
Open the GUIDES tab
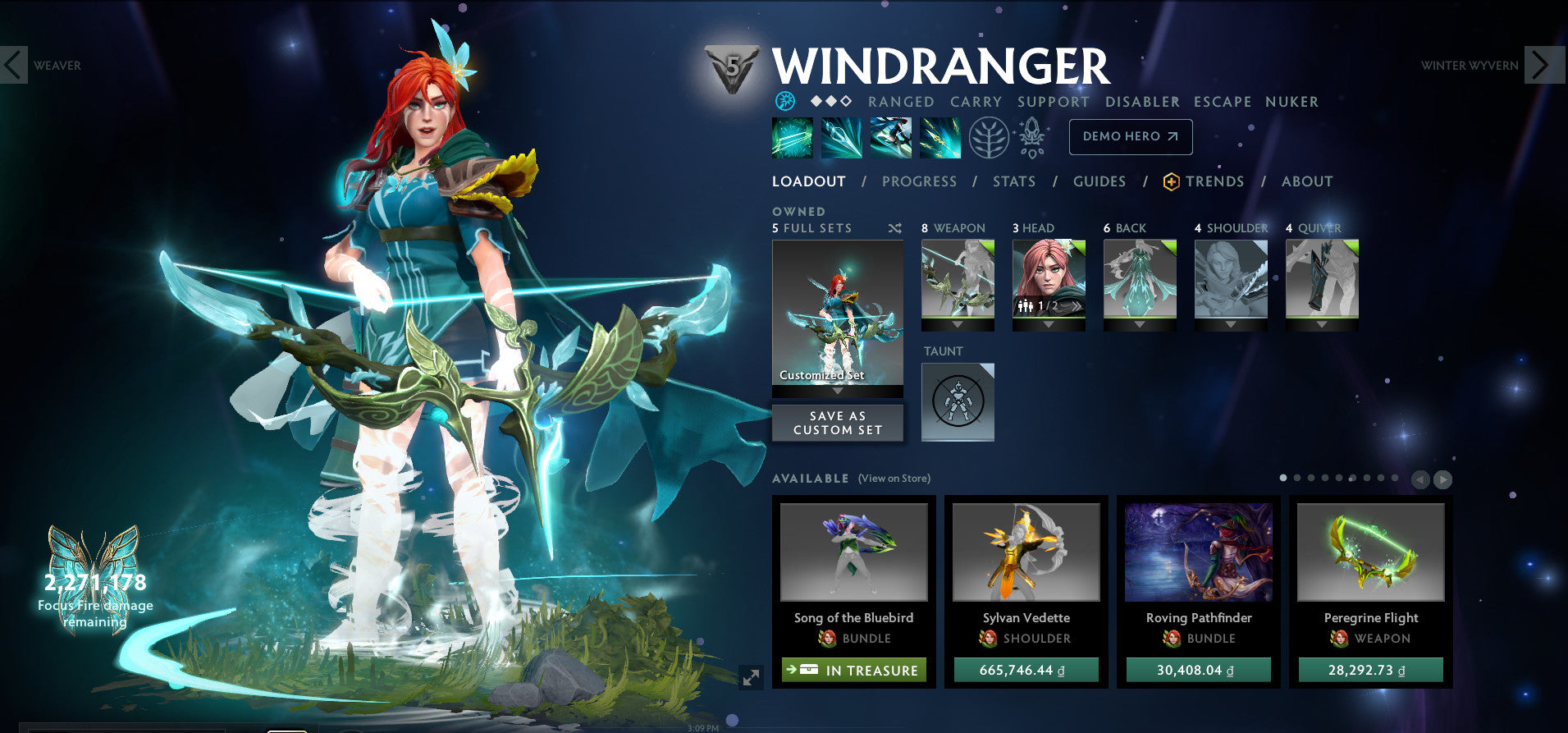tap(1099, 181)
